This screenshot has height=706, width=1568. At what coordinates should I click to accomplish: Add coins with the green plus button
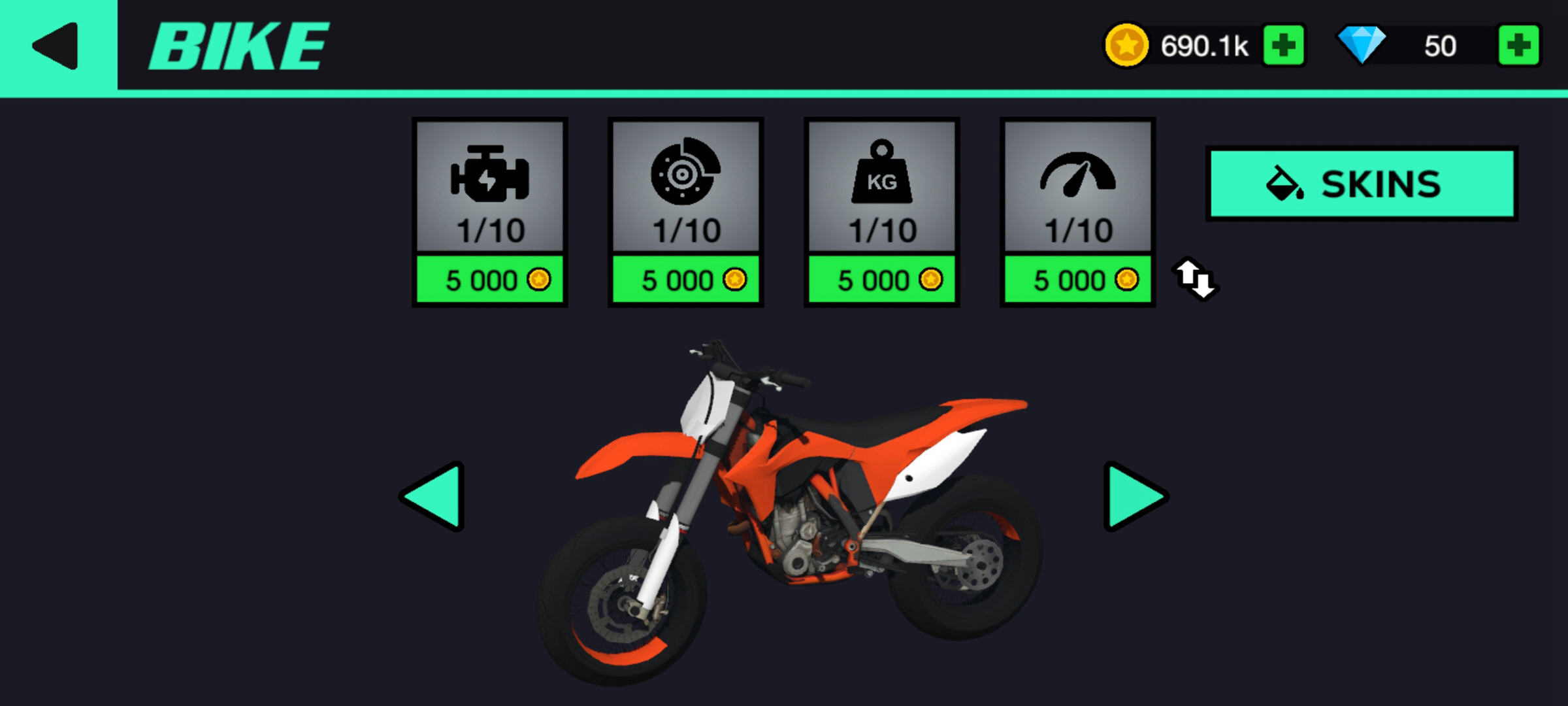pos(1284,44)
